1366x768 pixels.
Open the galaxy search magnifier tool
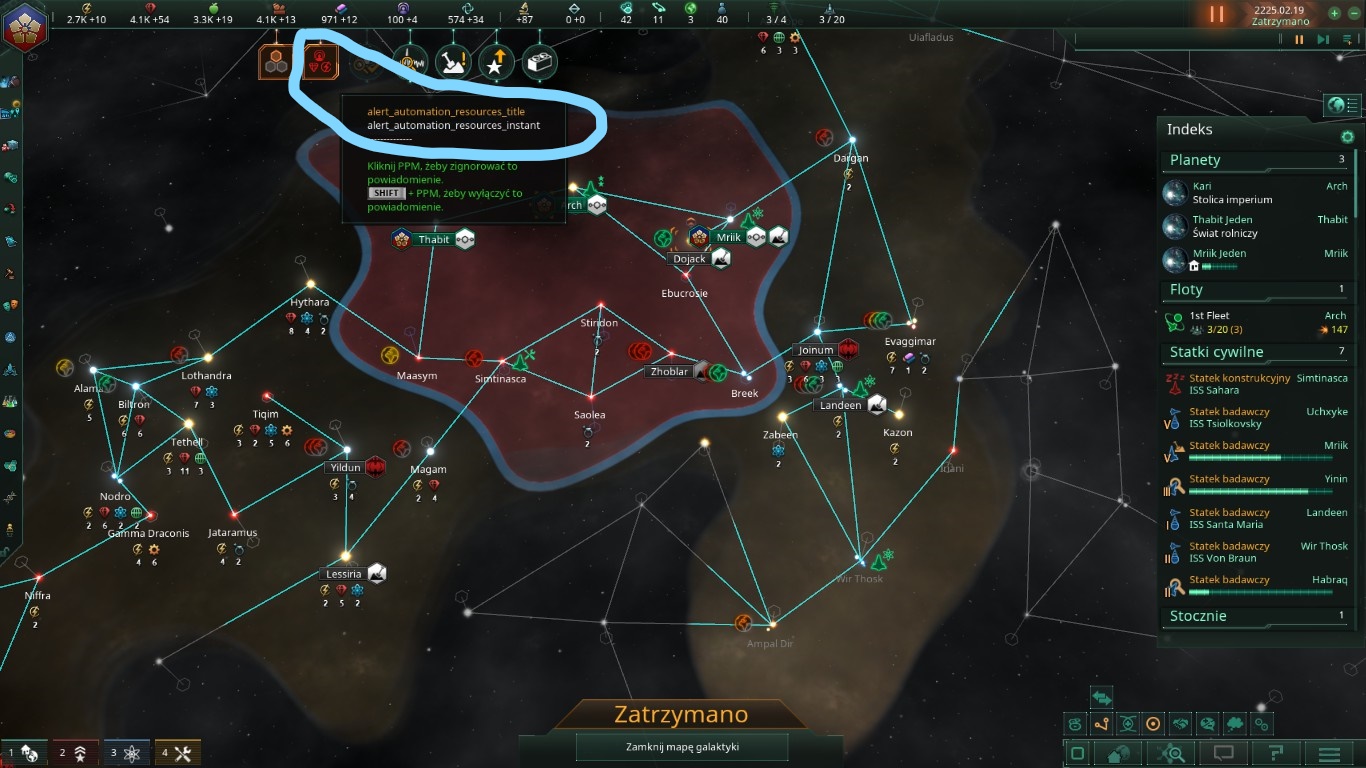click(1170, 752)
